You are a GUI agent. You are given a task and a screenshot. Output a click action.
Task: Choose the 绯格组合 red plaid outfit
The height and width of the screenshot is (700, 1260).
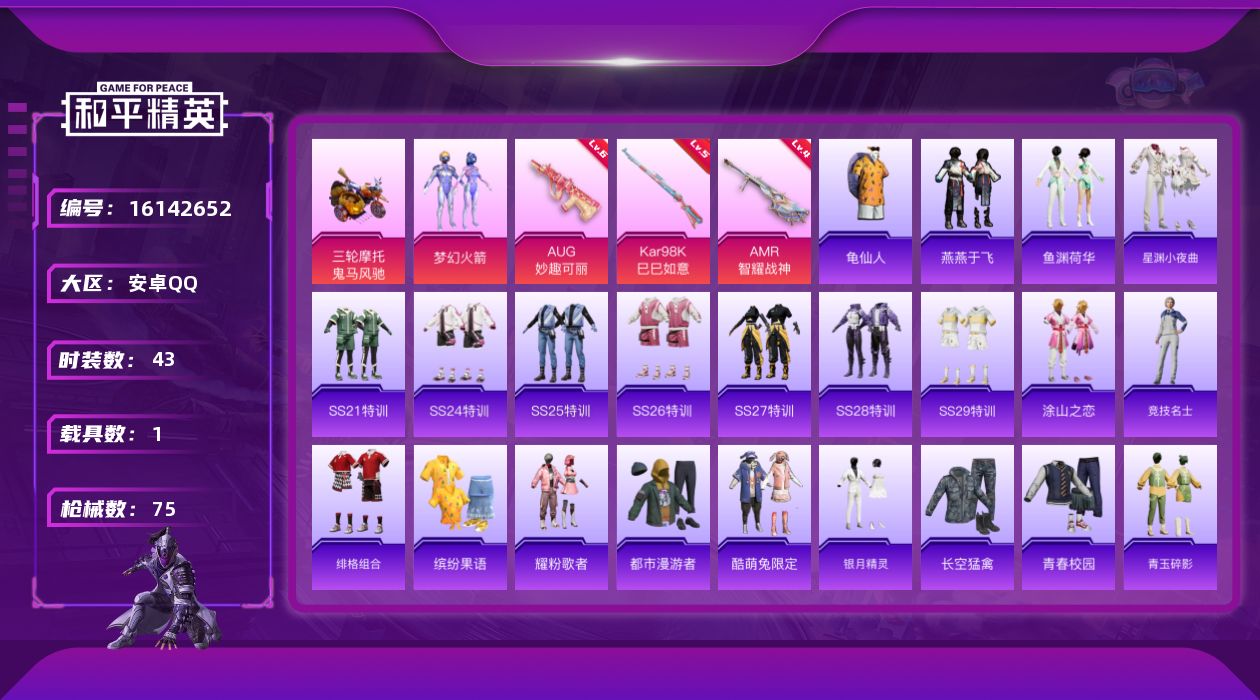pos(358,517)
